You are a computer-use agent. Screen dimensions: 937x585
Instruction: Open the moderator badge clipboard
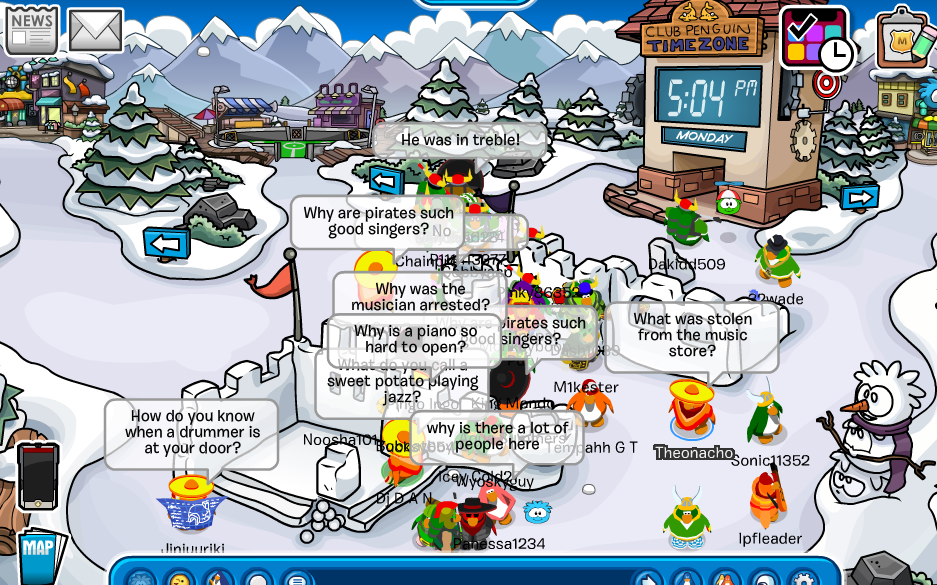905,41
